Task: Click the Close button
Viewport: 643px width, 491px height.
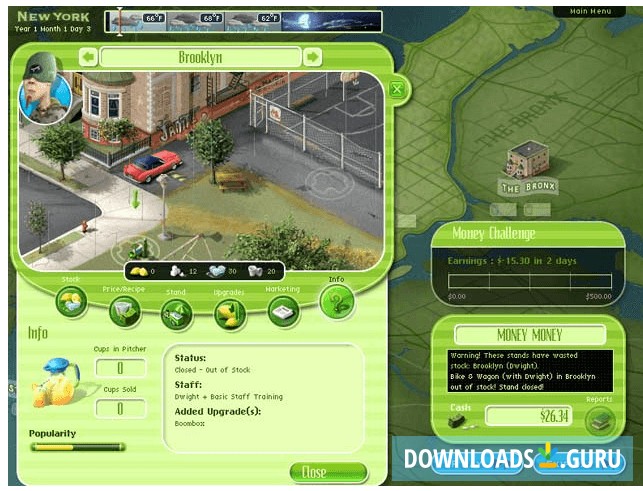Action: (314, 471)
